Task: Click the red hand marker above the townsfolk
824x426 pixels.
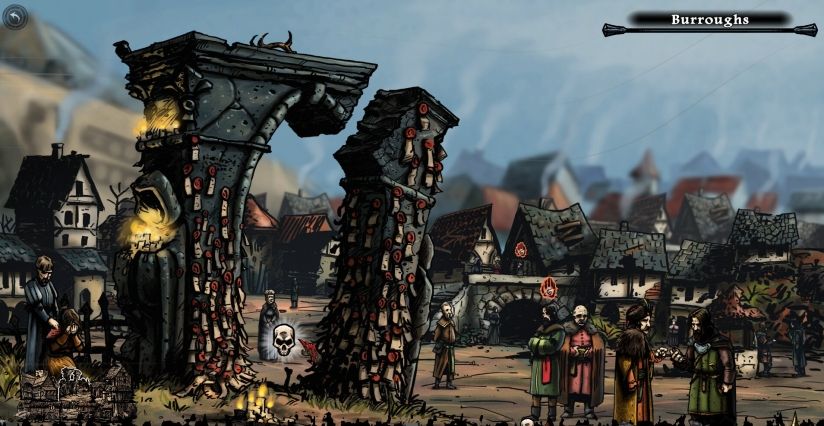Action: 548,288
